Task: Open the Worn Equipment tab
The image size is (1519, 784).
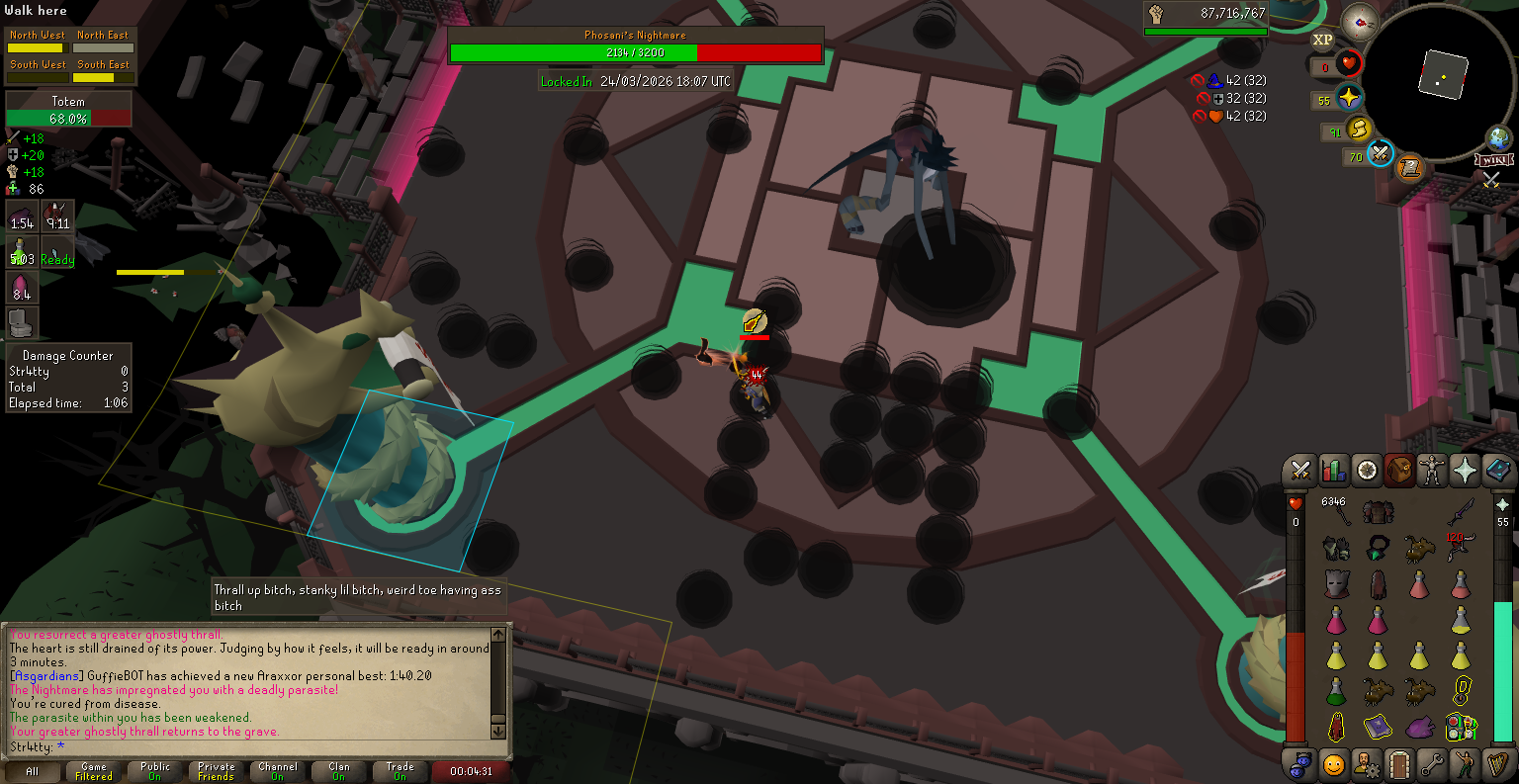Action: click(1431, 471)
